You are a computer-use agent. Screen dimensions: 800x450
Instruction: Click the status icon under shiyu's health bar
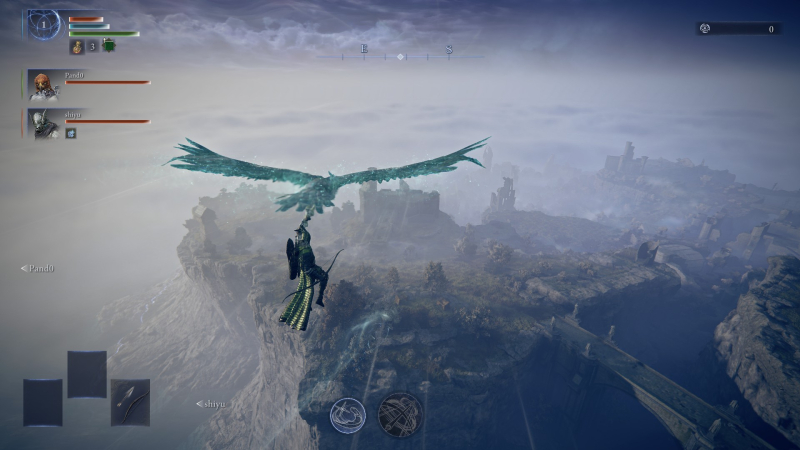pyautogui.click(x=71, y=133)
